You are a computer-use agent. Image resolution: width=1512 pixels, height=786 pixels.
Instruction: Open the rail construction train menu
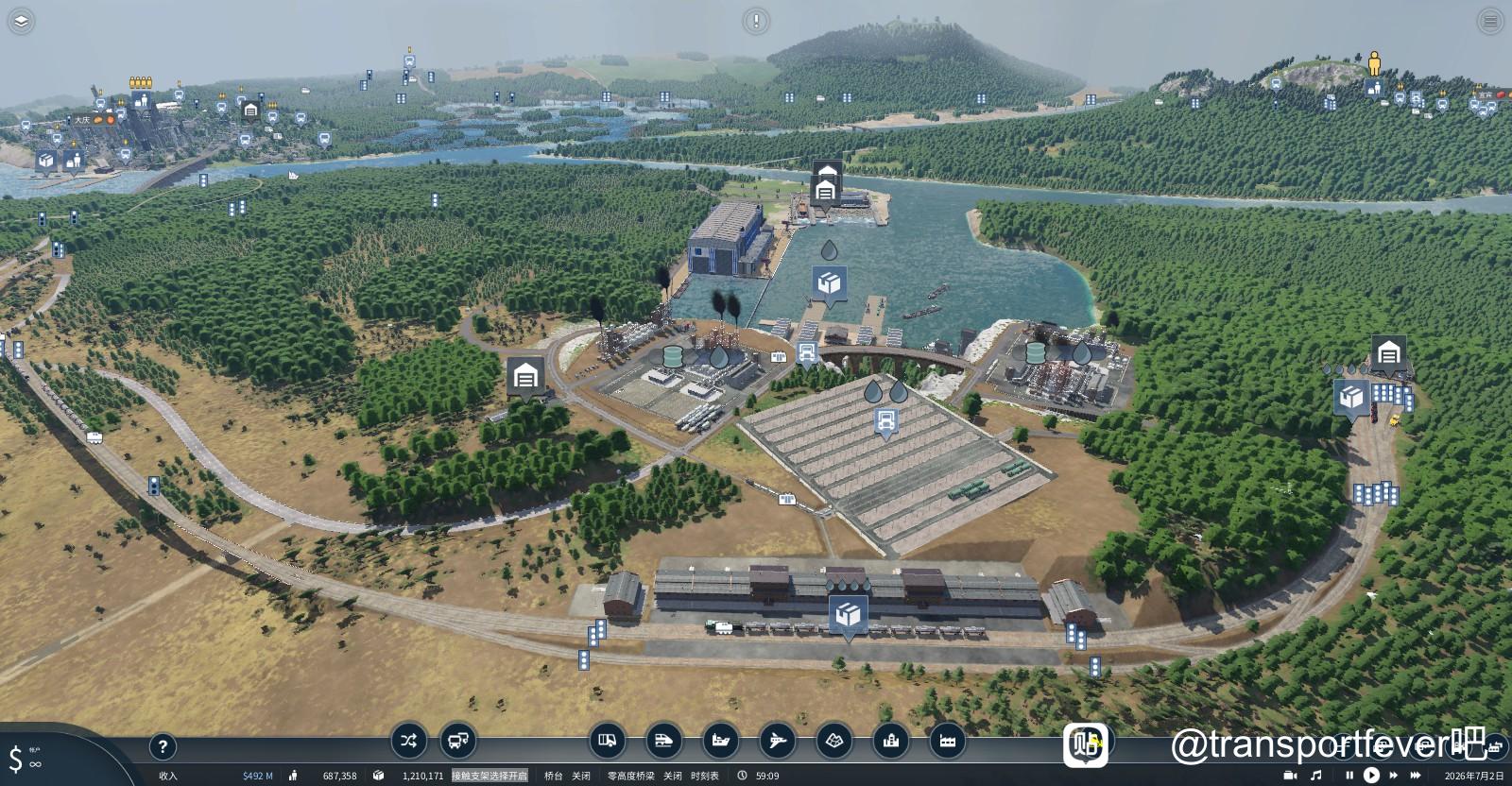coord(664,742)
